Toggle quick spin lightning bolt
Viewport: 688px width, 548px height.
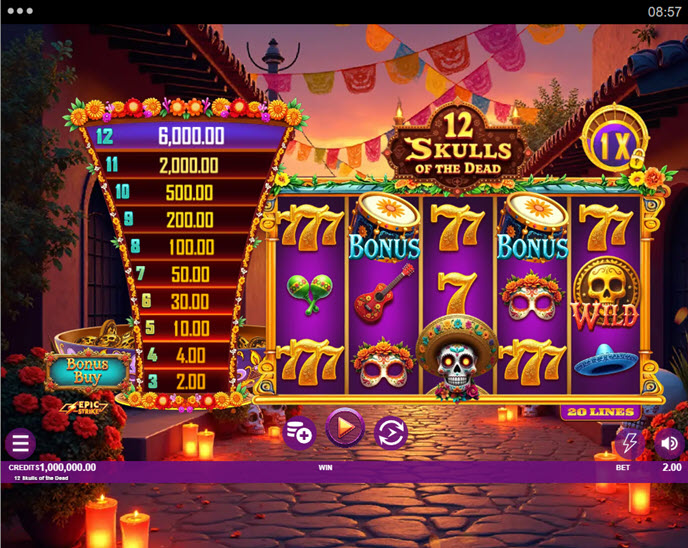point(630,442)
